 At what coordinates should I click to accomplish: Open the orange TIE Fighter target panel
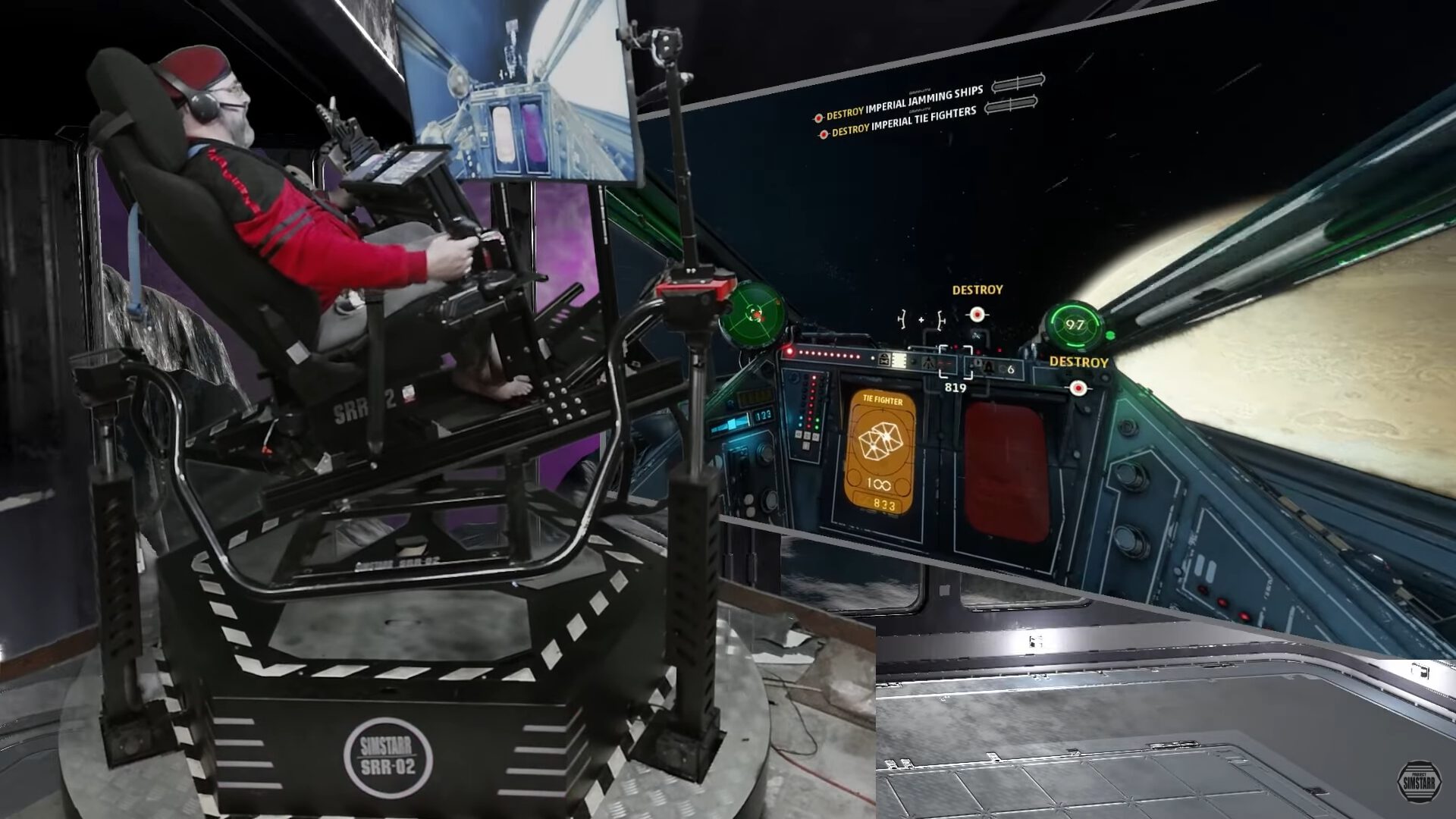tap(880, 452)
